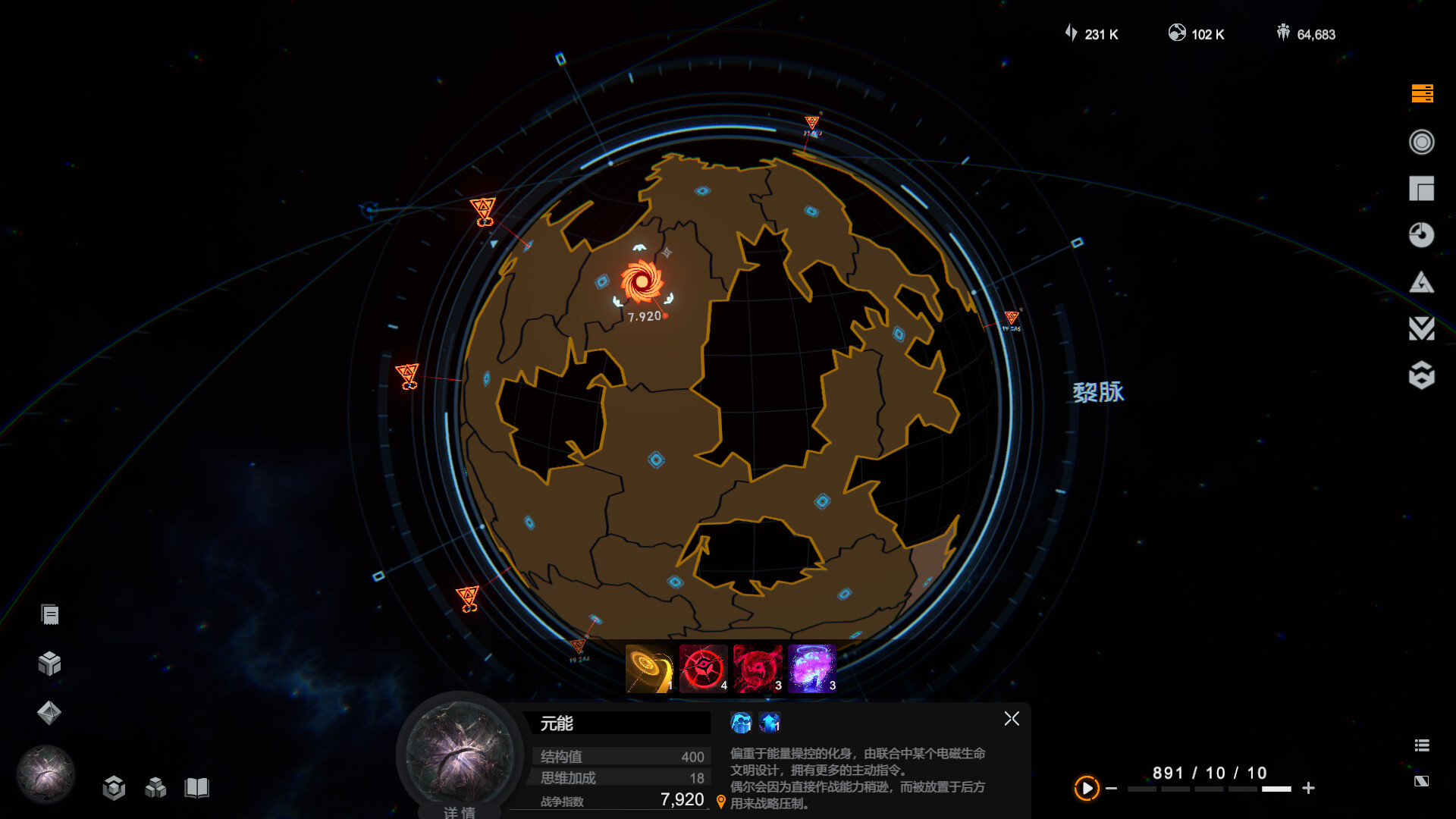Viewport: 1456px width, 819px height.
Task: Open the hexagonal box icon at the sidebar bottom
Action: click(x=1422, y=375)
